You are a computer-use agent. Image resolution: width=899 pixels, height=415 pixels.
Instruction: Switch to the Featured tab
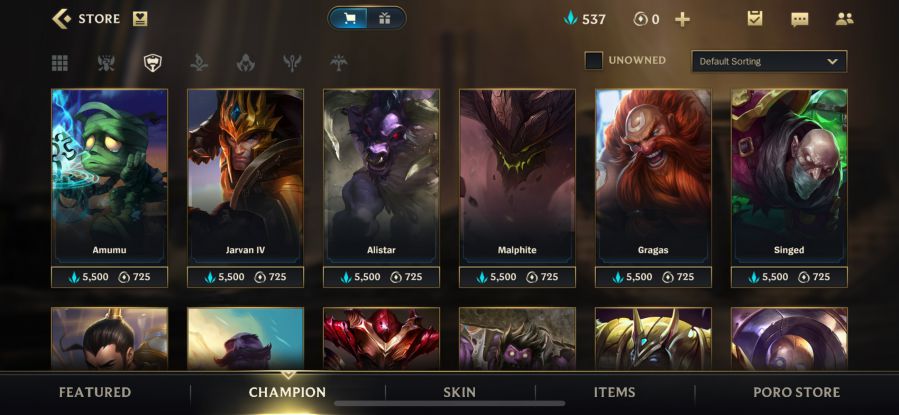tap(95, 392)
